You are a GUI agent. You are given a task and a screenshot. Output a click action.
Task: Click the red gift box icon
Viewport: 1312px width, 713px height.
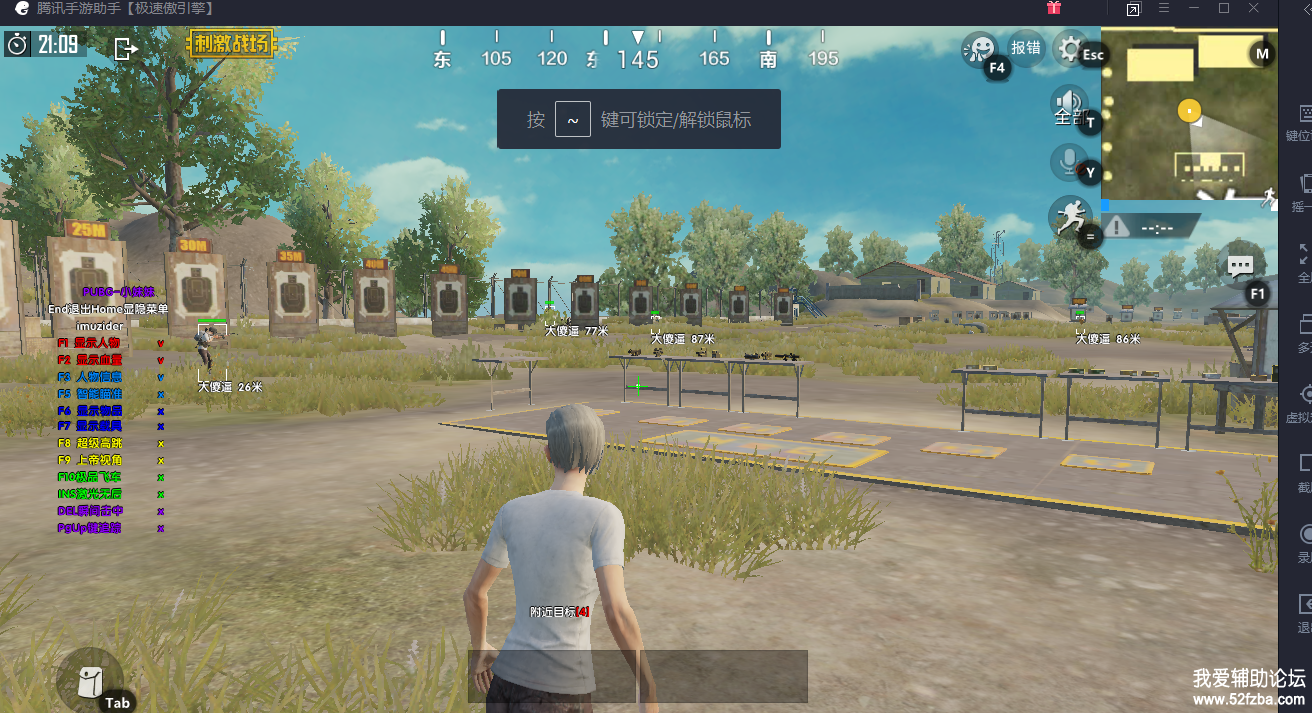pos(1054,9)
